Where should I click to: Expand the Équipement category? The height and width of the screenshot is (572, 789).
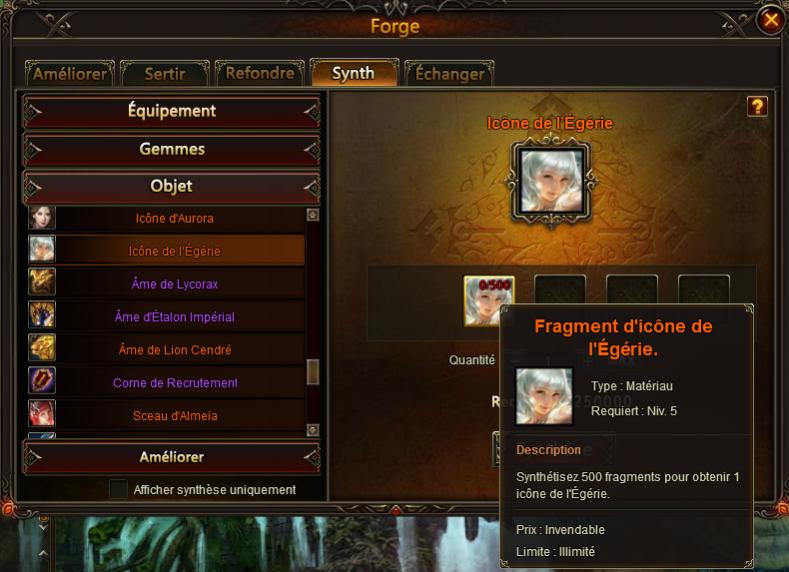[172, 111]
